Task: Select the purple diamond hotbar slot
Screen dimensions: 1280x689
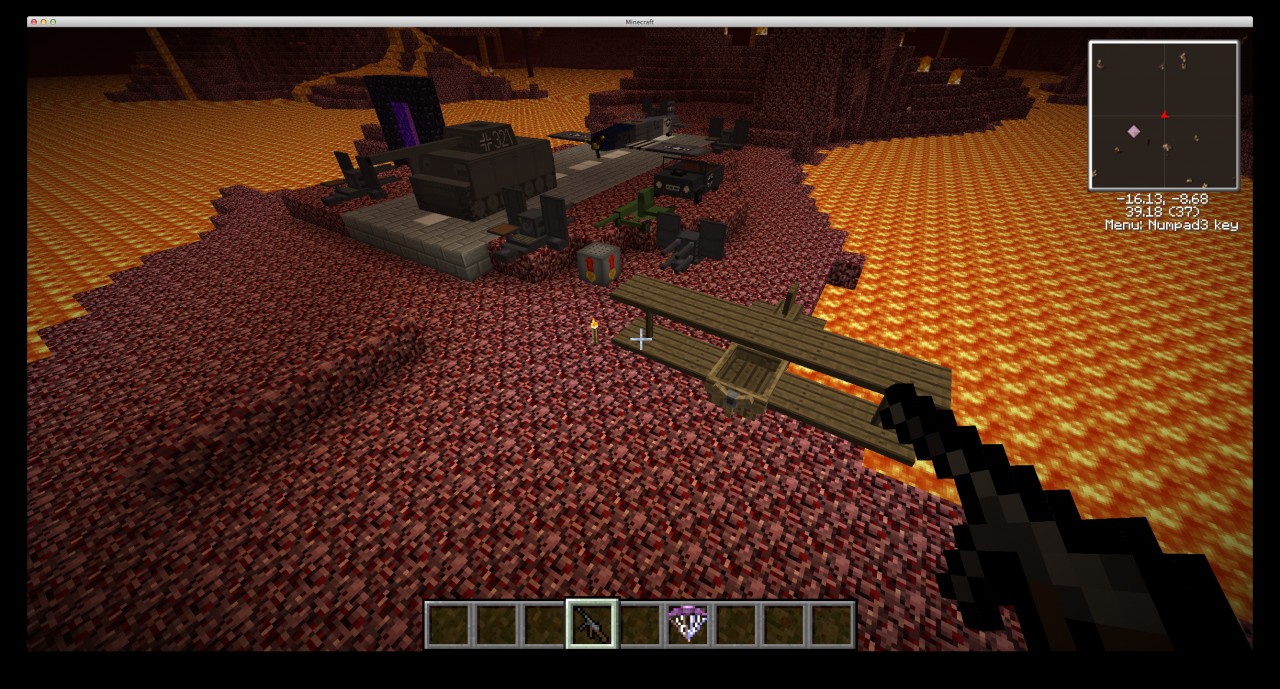Action: click(x=688, y=624)
